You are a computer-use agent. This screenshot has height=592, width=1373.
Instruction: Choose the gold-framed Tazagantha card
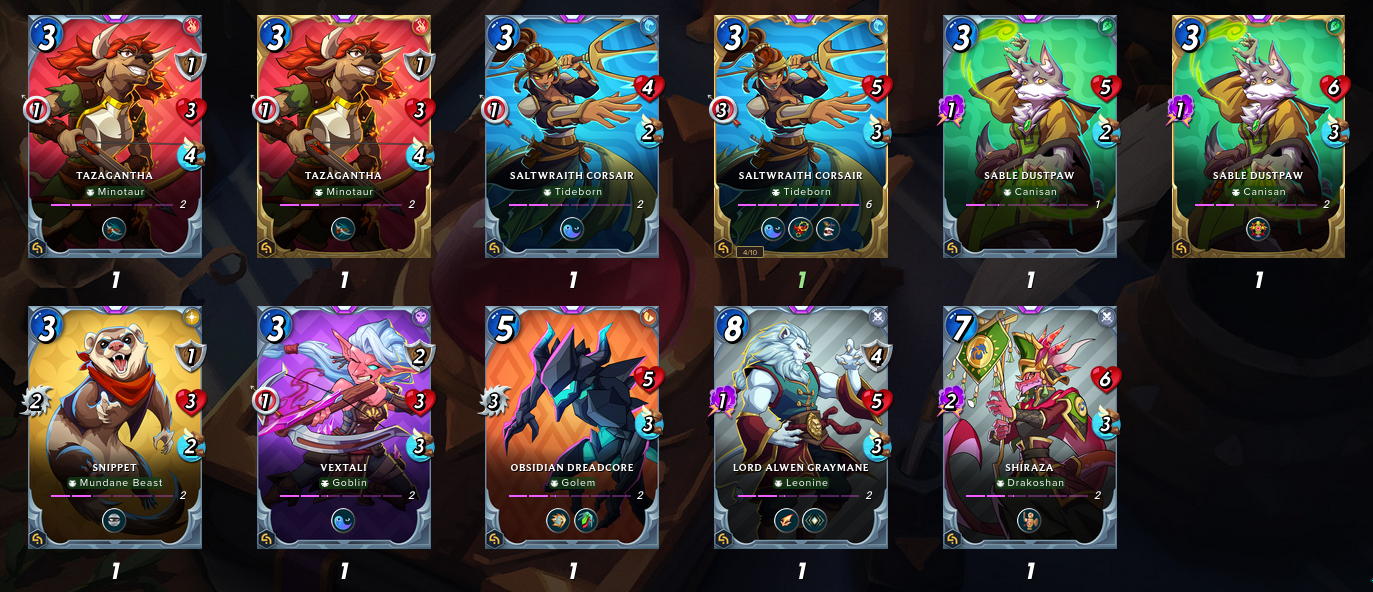point(344,135)
